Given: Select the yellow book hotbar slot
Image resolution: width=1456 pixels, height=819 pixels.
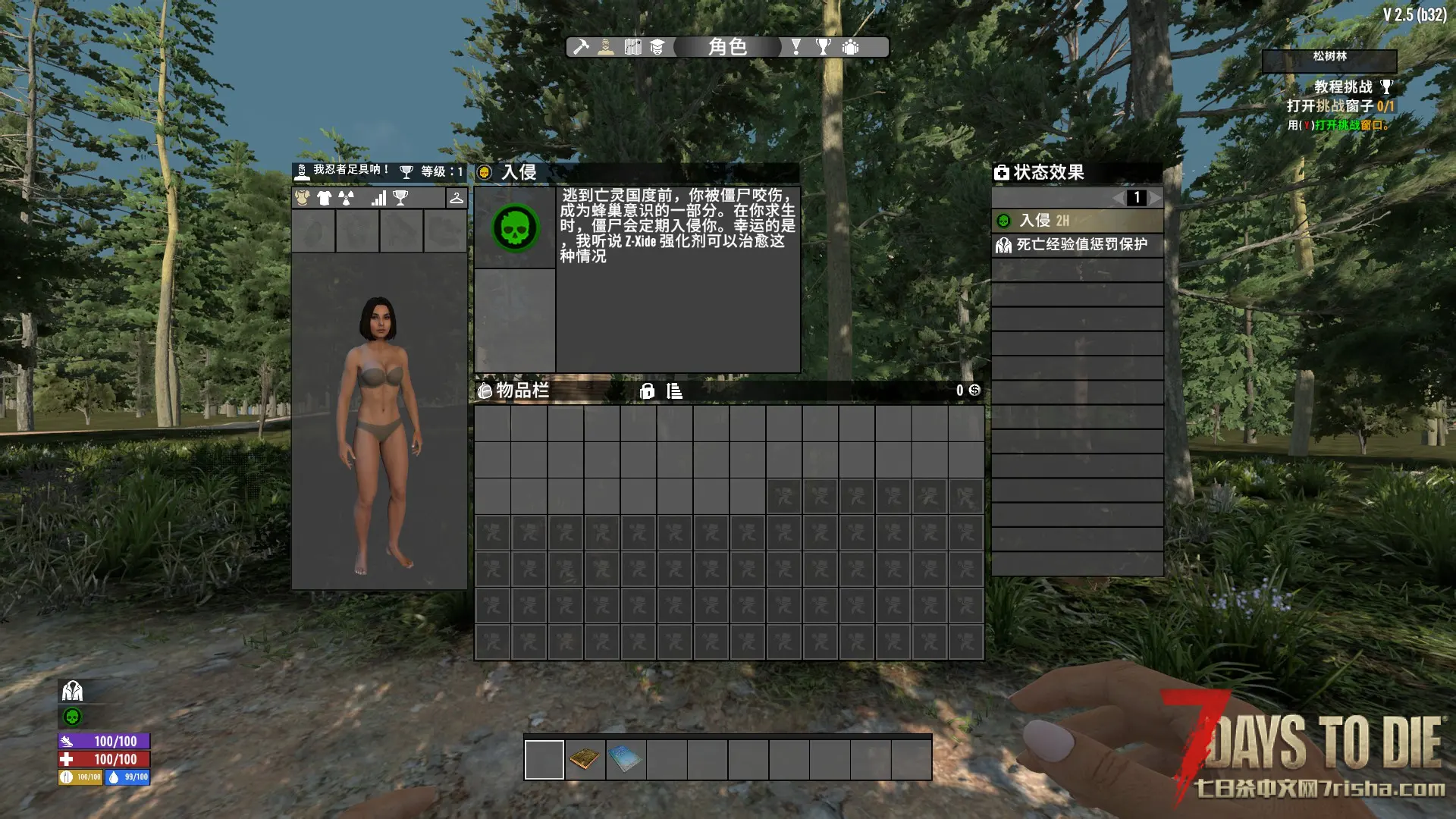Looking at the screenshot, I should coord(585,759).
